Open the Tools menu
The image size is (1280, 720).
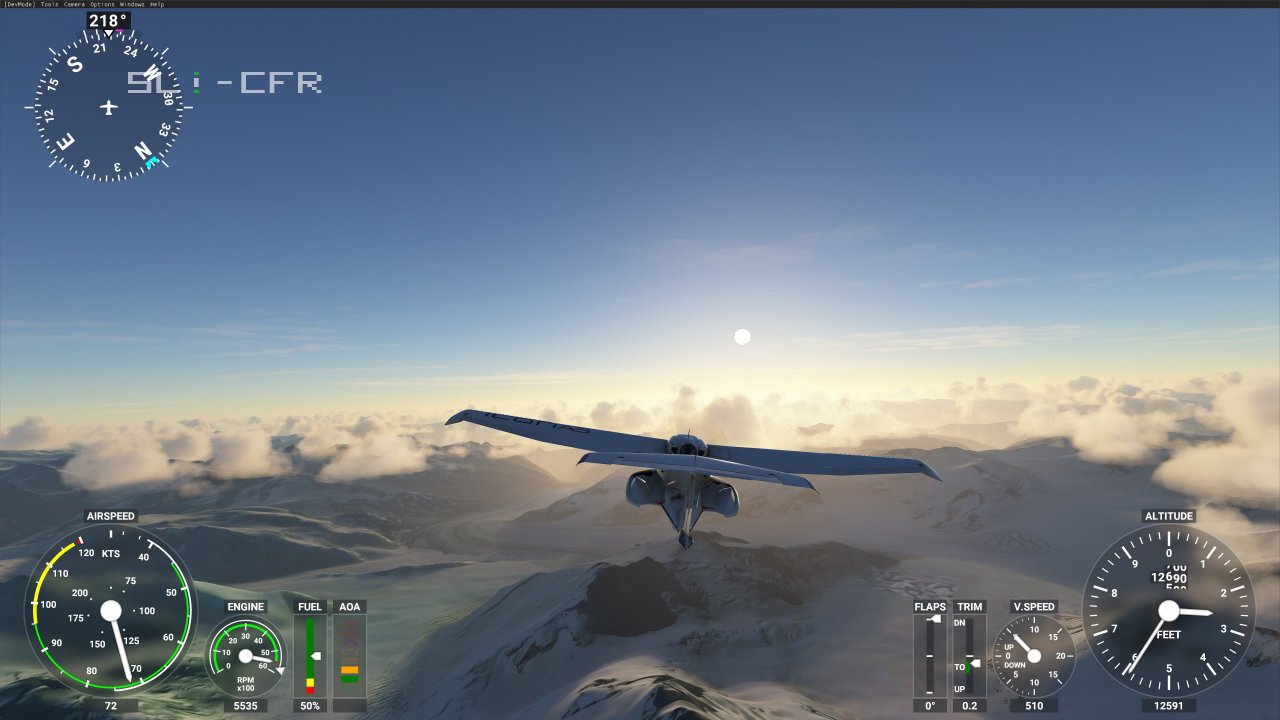[49, 4]
